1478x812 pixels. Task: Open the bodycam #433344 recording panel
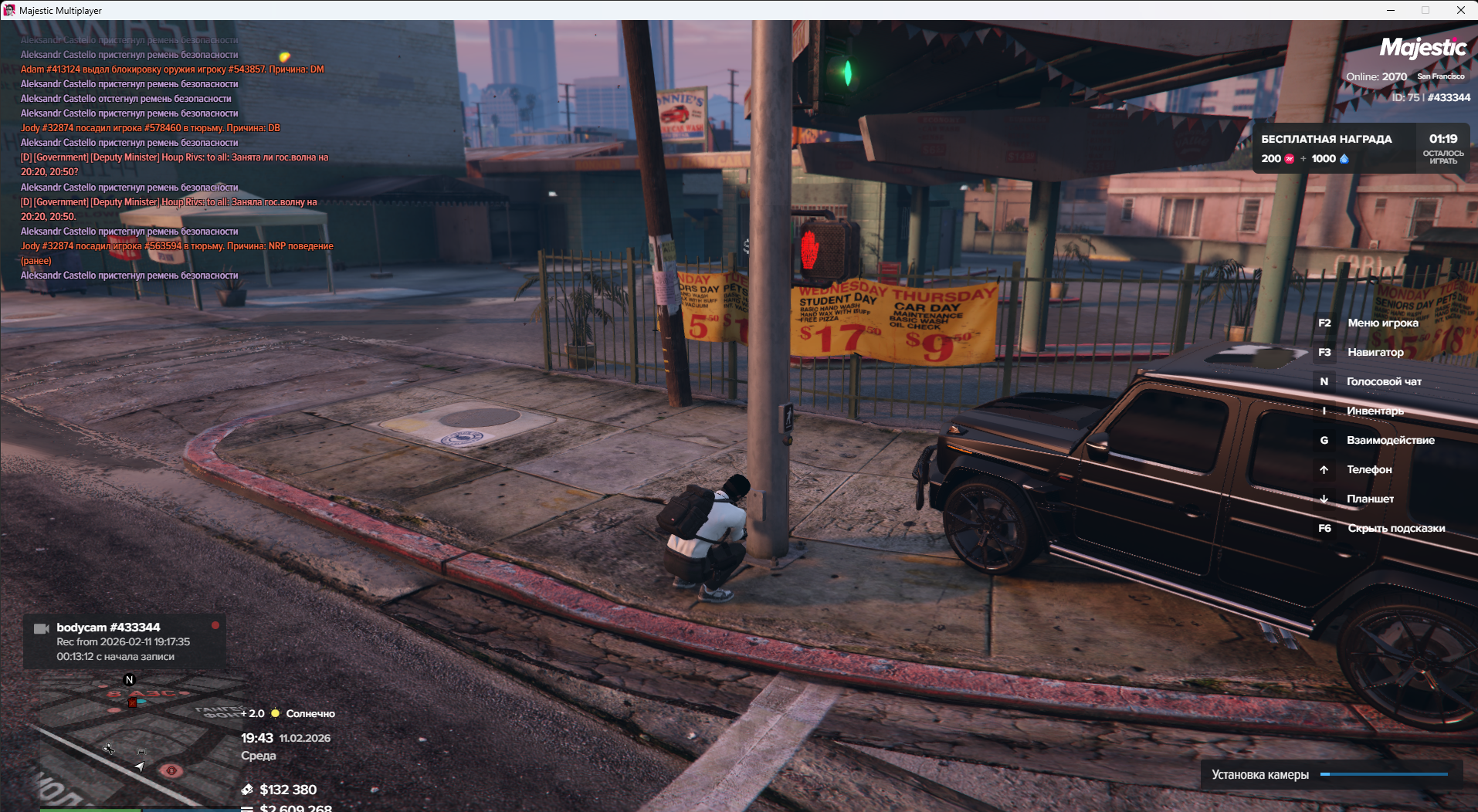pyautogui.click(x=124, y=641)
